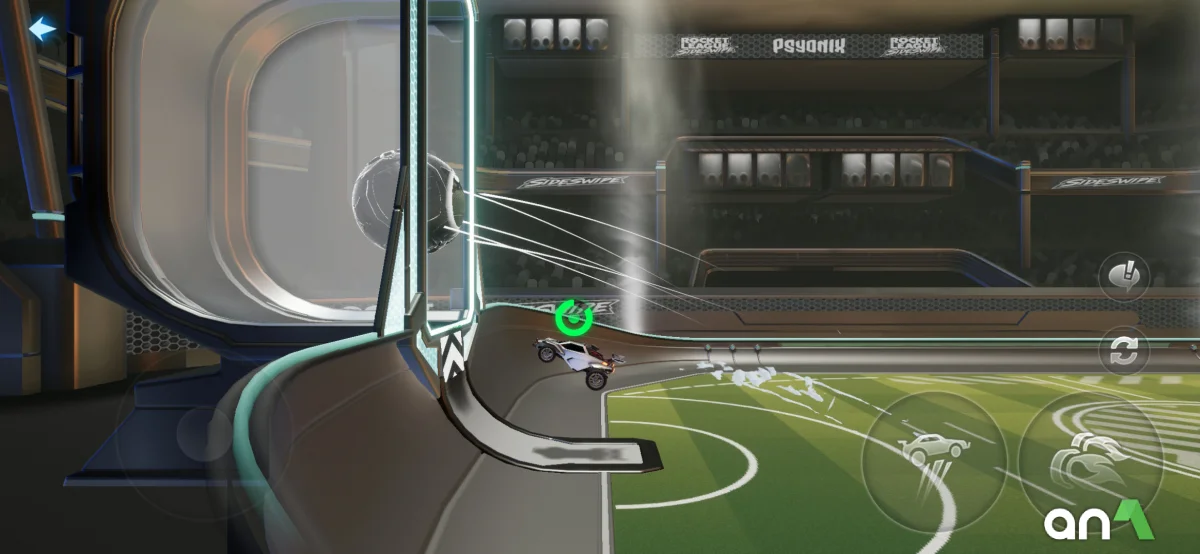This screenshot has width=1200, height=554.
Task: Tap the blue back arrow
Action: [42, 29]
